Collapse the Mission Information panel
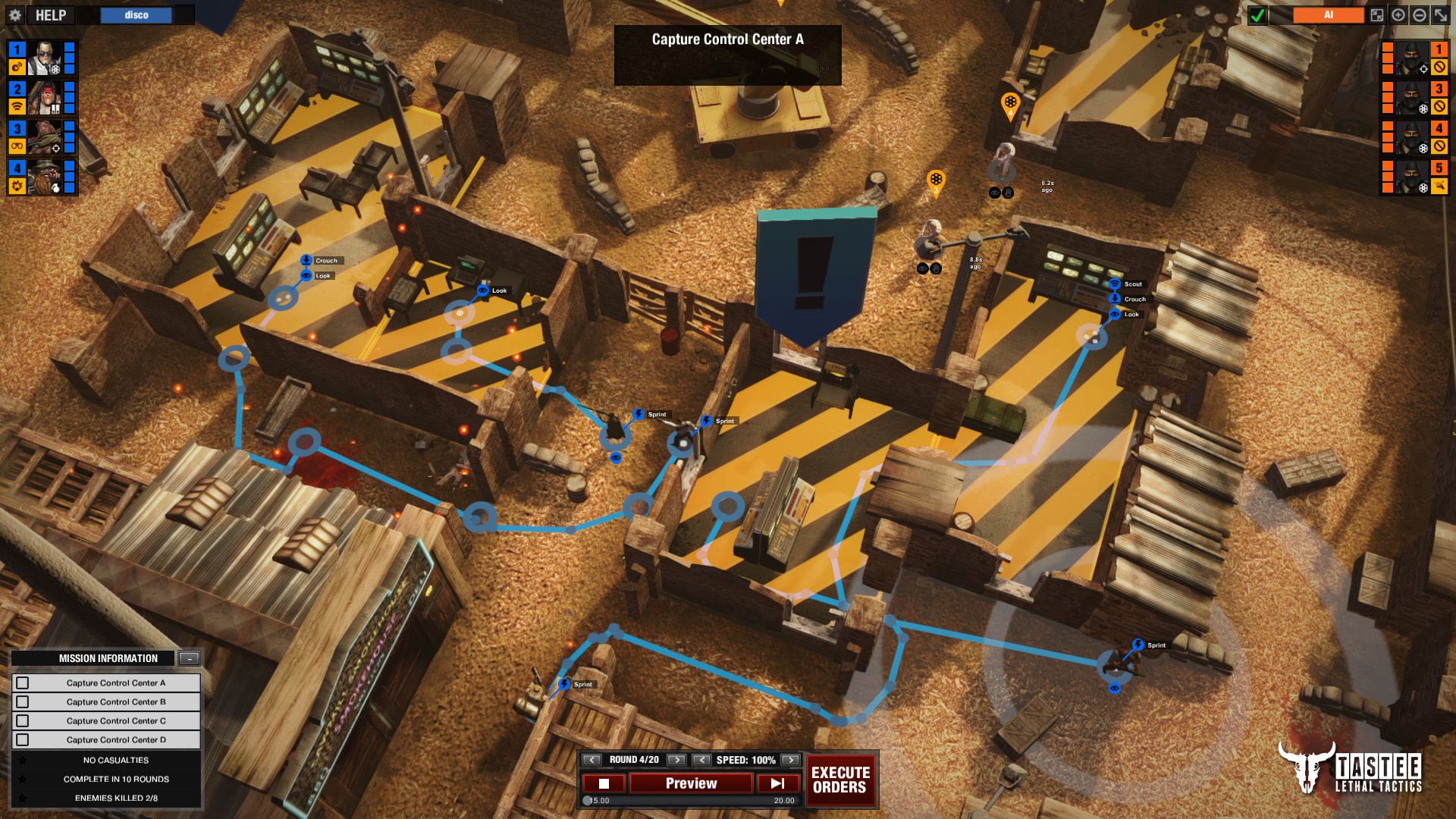 coord(189,658)
